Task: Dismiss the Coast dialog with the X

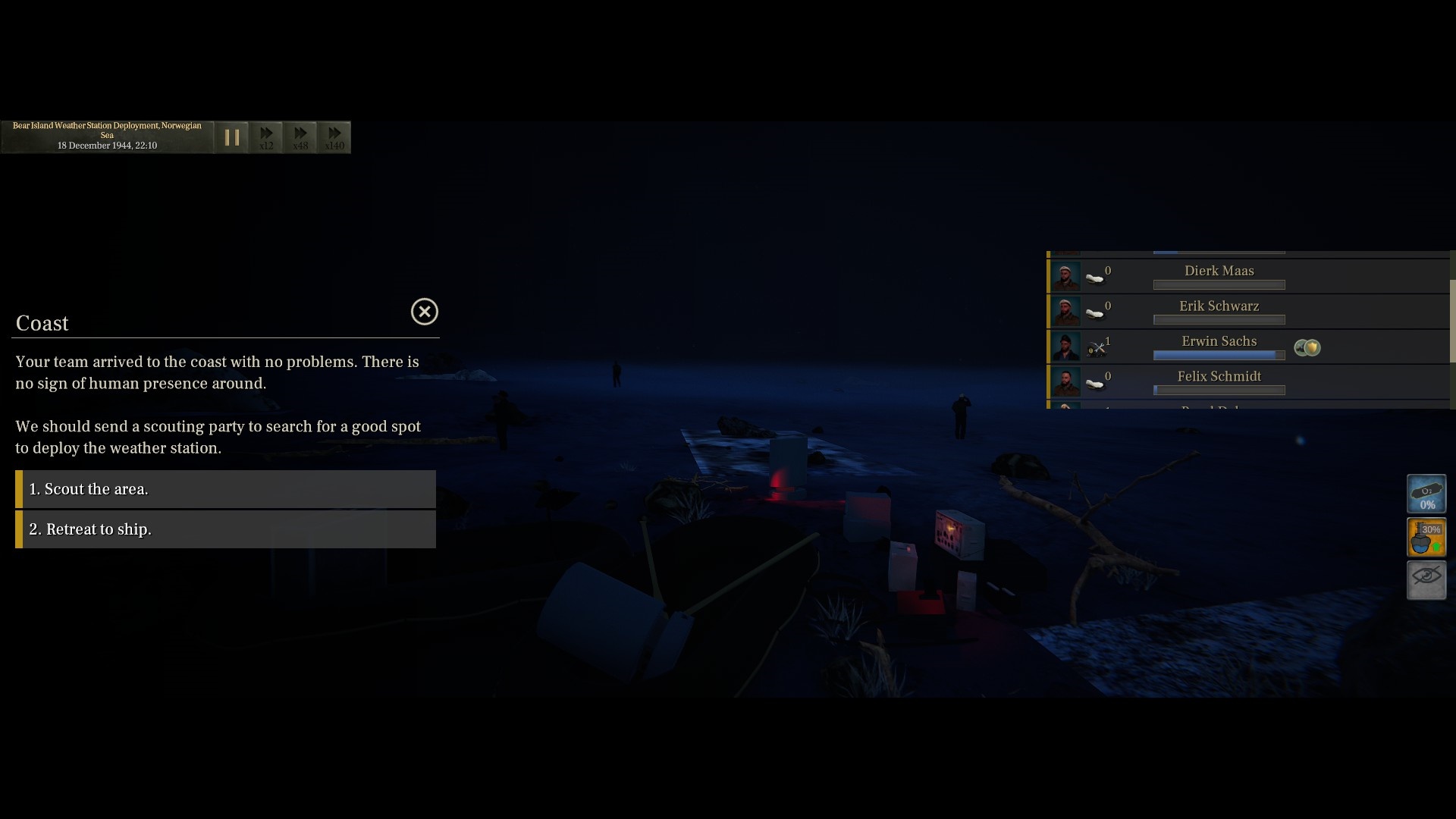Action: (424, 311)
